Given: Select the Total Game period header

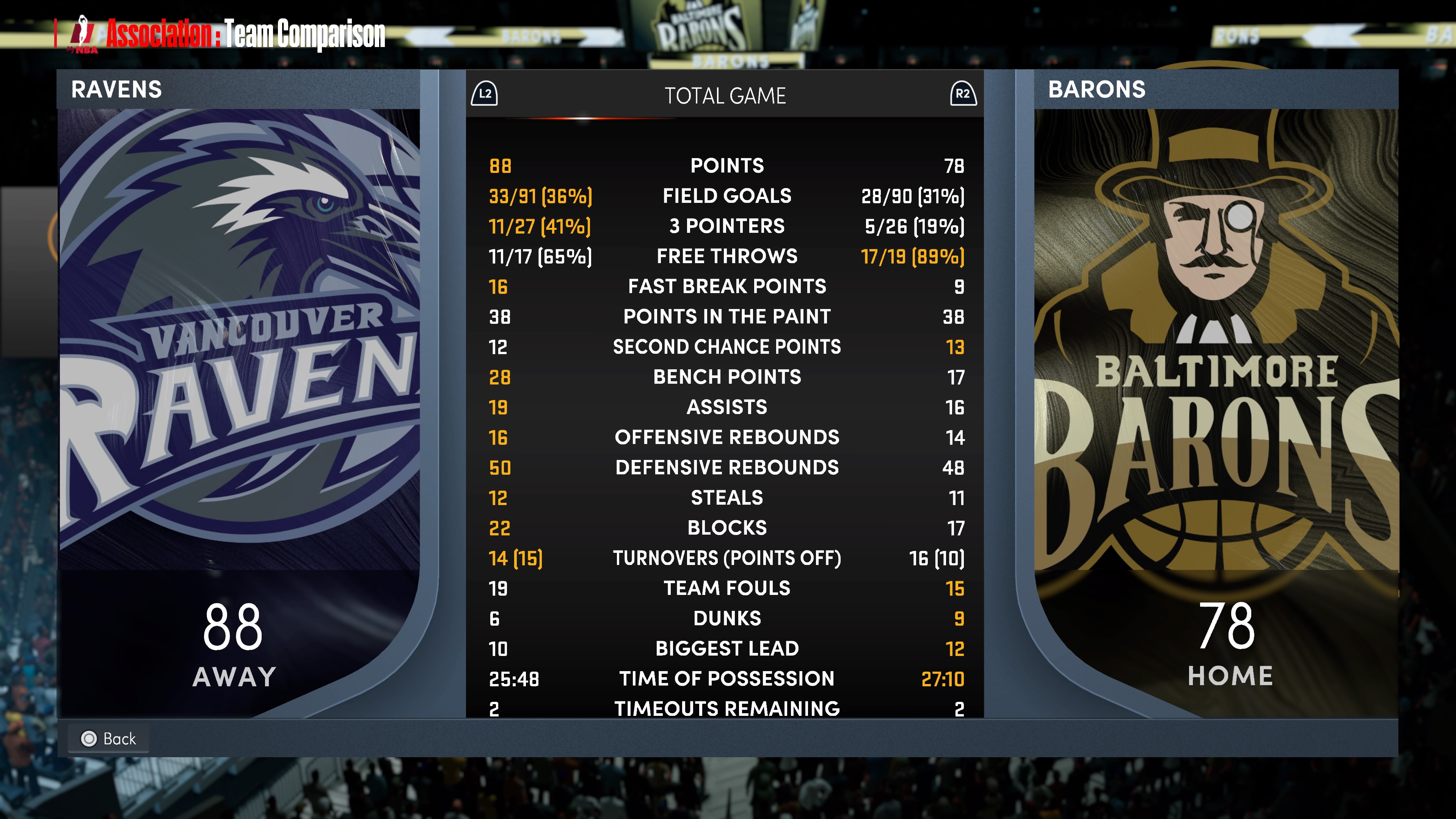Looking at the screenshot, I should pyautogui.click(x=725, y=96).
